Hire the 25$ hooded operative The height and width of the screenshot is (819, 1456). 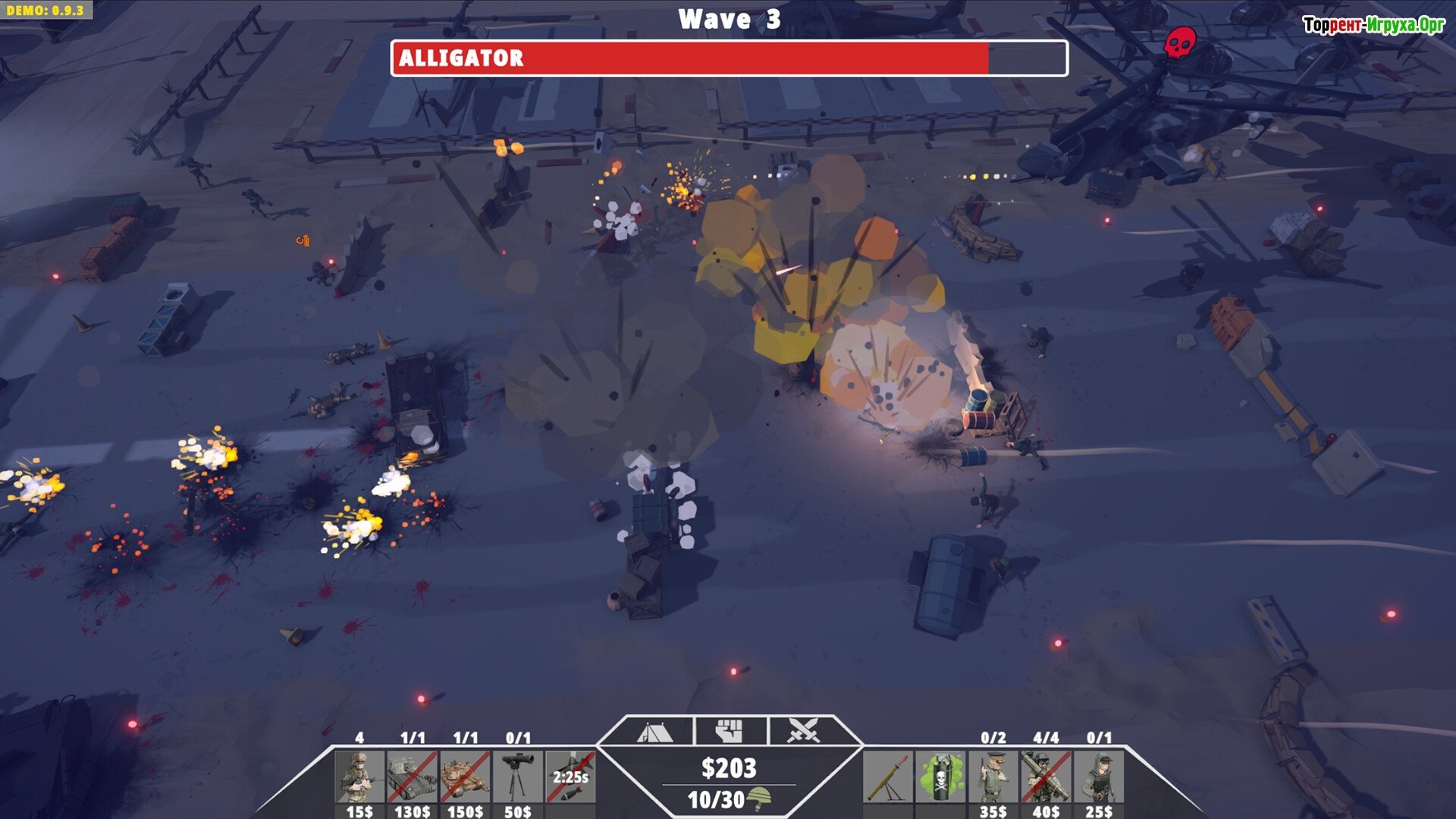click(x=1099, y=777)
